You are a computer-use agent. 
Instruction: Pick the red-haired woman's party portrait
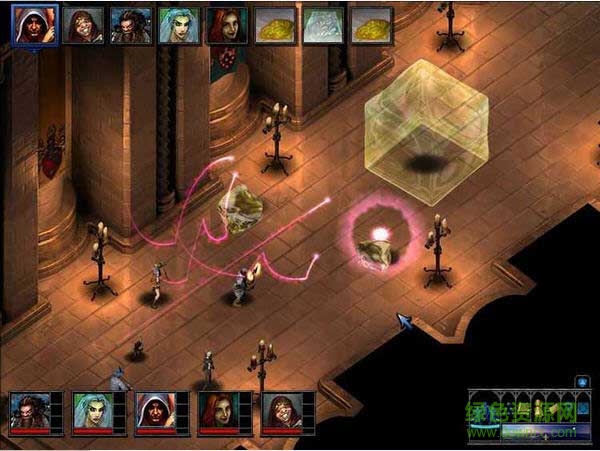[219, 411]
